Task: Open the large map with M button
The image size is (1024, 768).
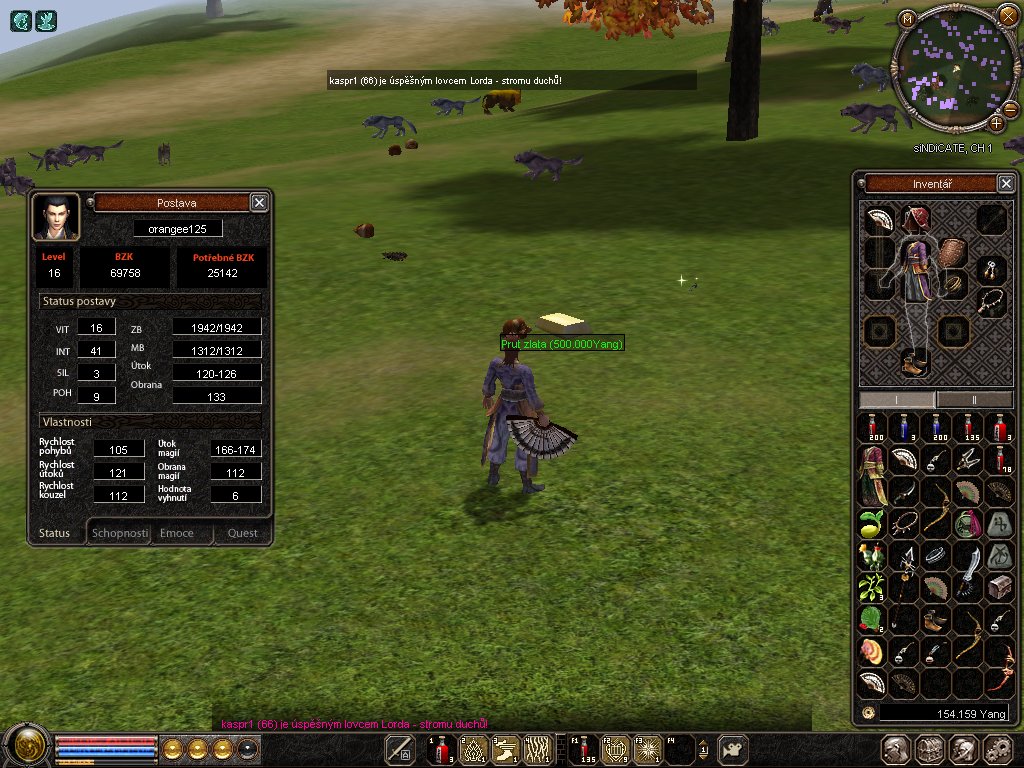Action: click(x=907, y=19)
